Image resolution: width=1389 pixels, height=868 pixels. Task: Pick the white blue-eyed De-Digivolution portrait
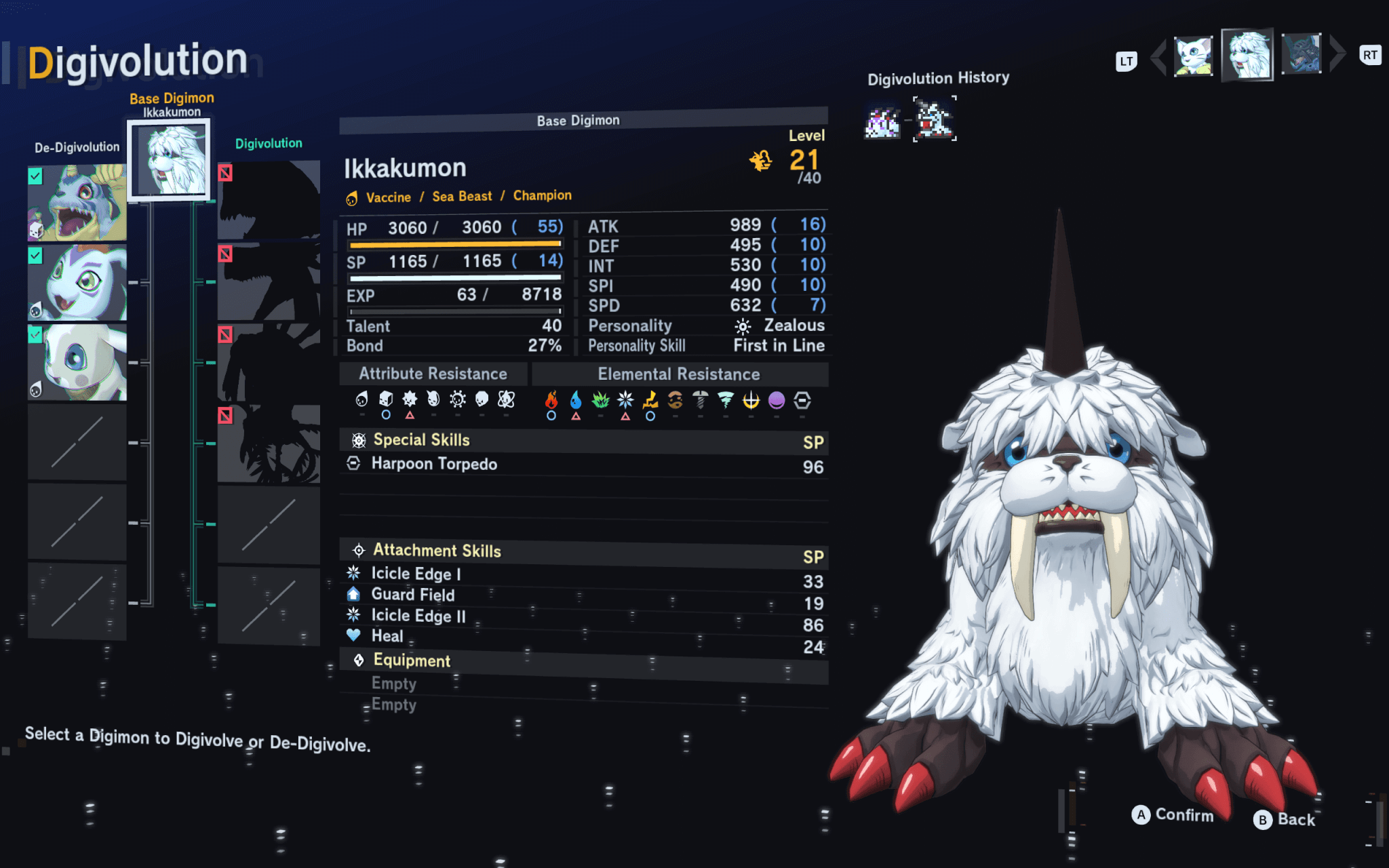[77, 363]
